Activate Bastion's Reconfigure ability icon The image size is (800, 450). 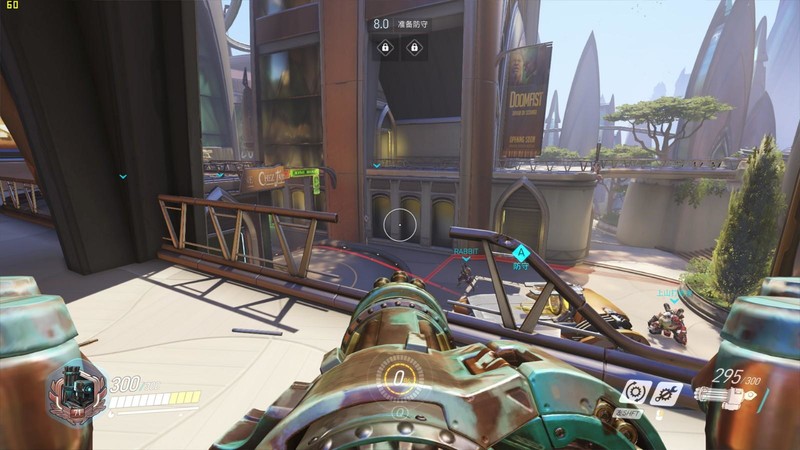click(x=635, y=392)
